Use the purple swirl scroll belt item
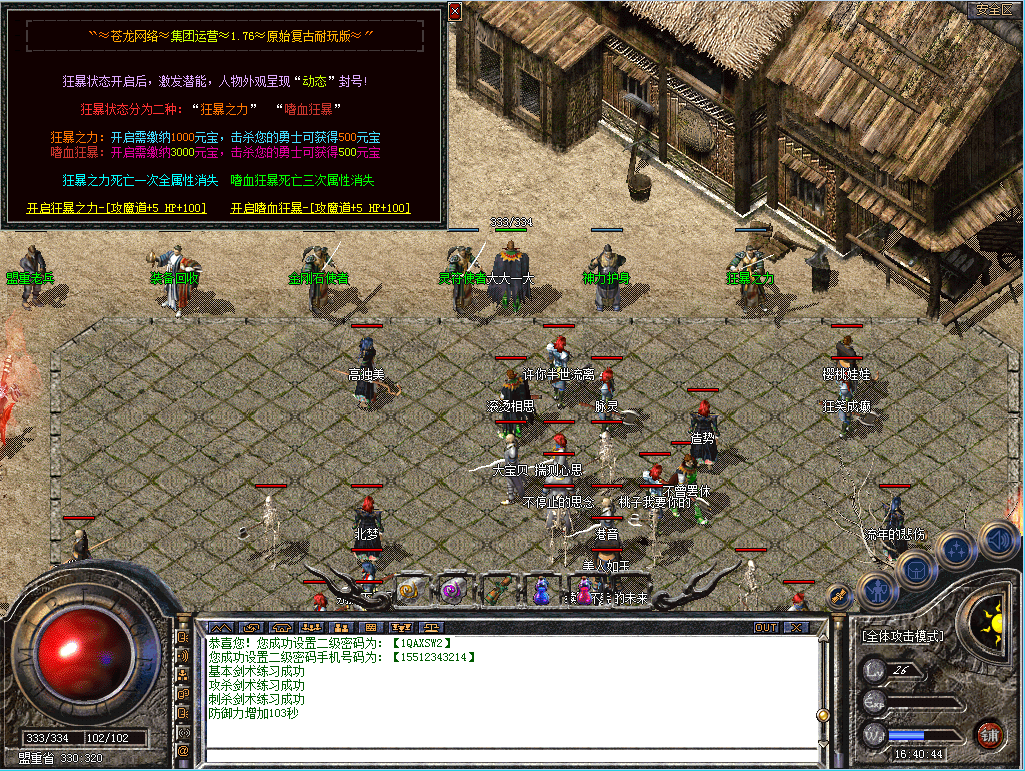The image size is (1025, 771). tap(452, 590)
